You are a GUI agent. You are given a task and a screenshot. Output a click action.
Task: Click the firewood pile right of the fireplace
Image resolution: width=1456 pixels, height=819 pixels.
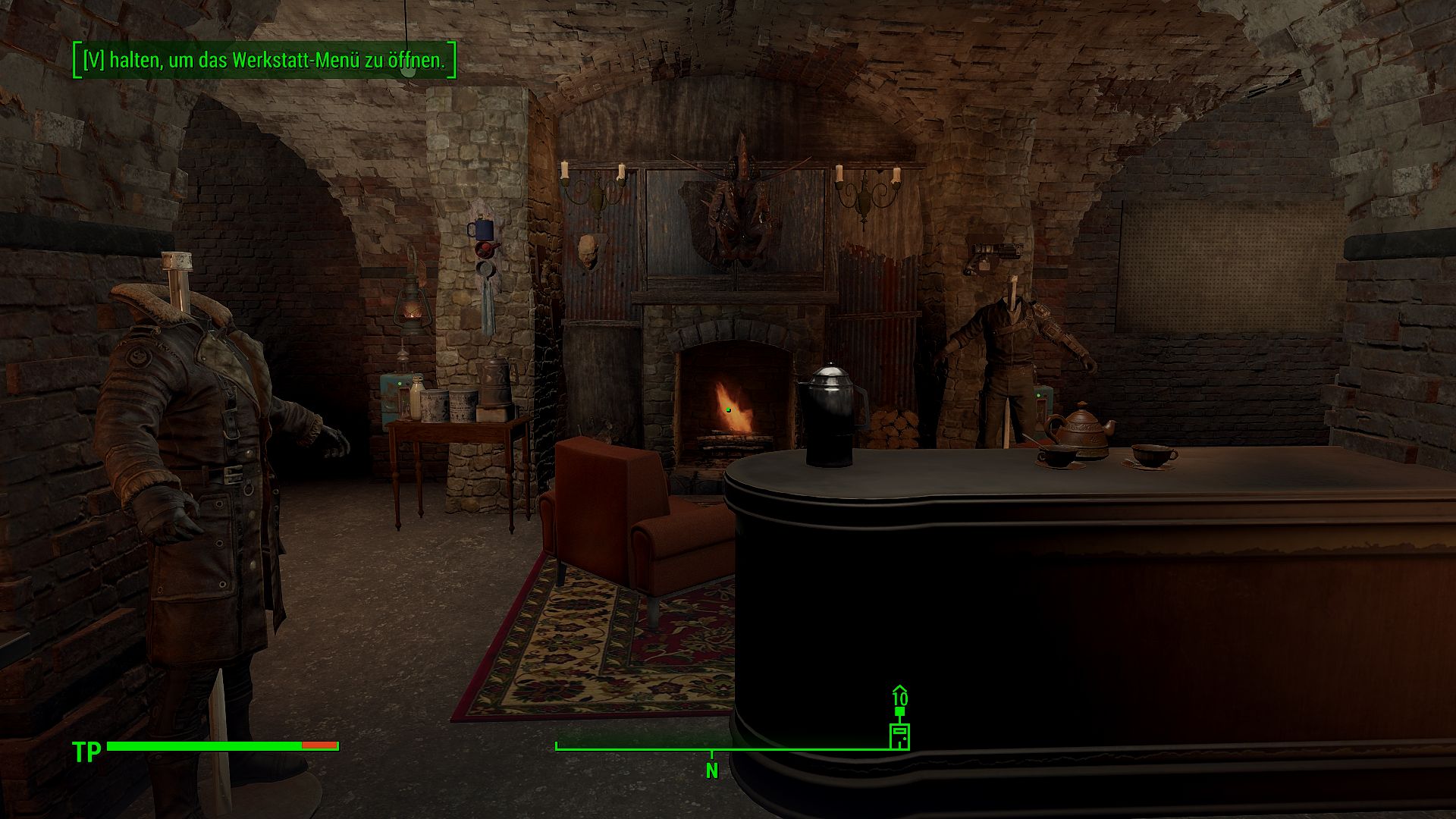pos(895,428)
